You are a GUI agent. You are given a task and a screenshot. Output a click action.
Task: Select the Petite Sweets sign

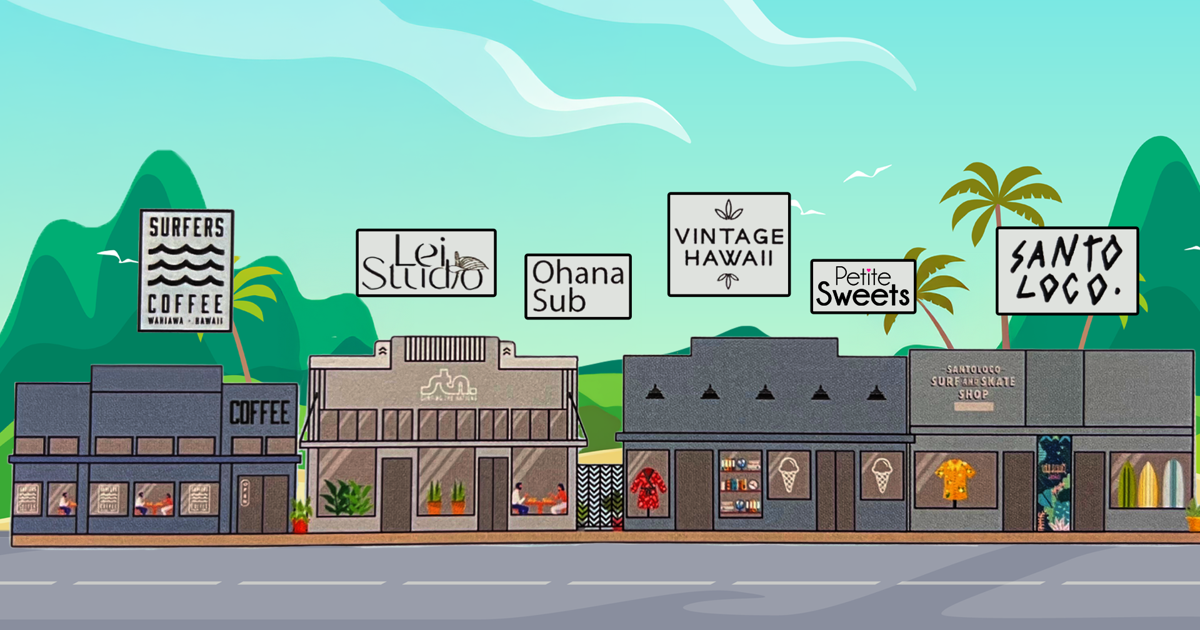point(863,286)
